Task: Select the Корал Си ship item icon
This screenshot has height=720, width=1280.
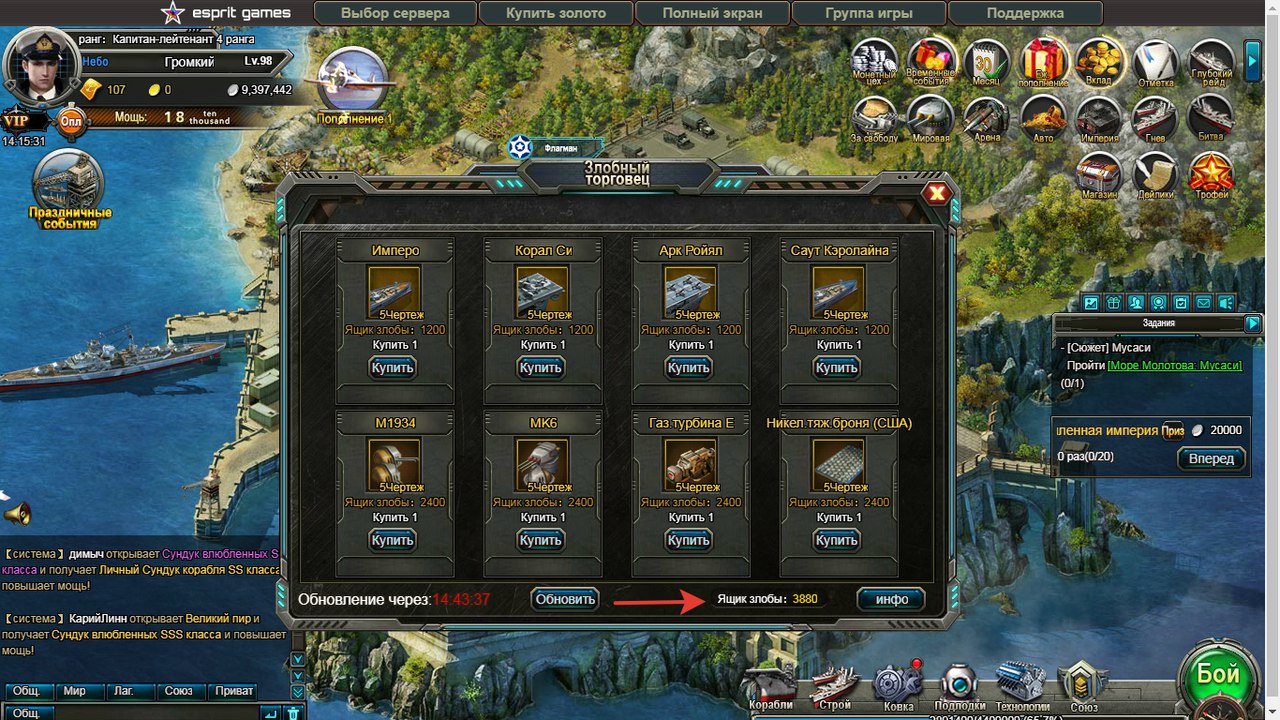Action: click(542, 291)
